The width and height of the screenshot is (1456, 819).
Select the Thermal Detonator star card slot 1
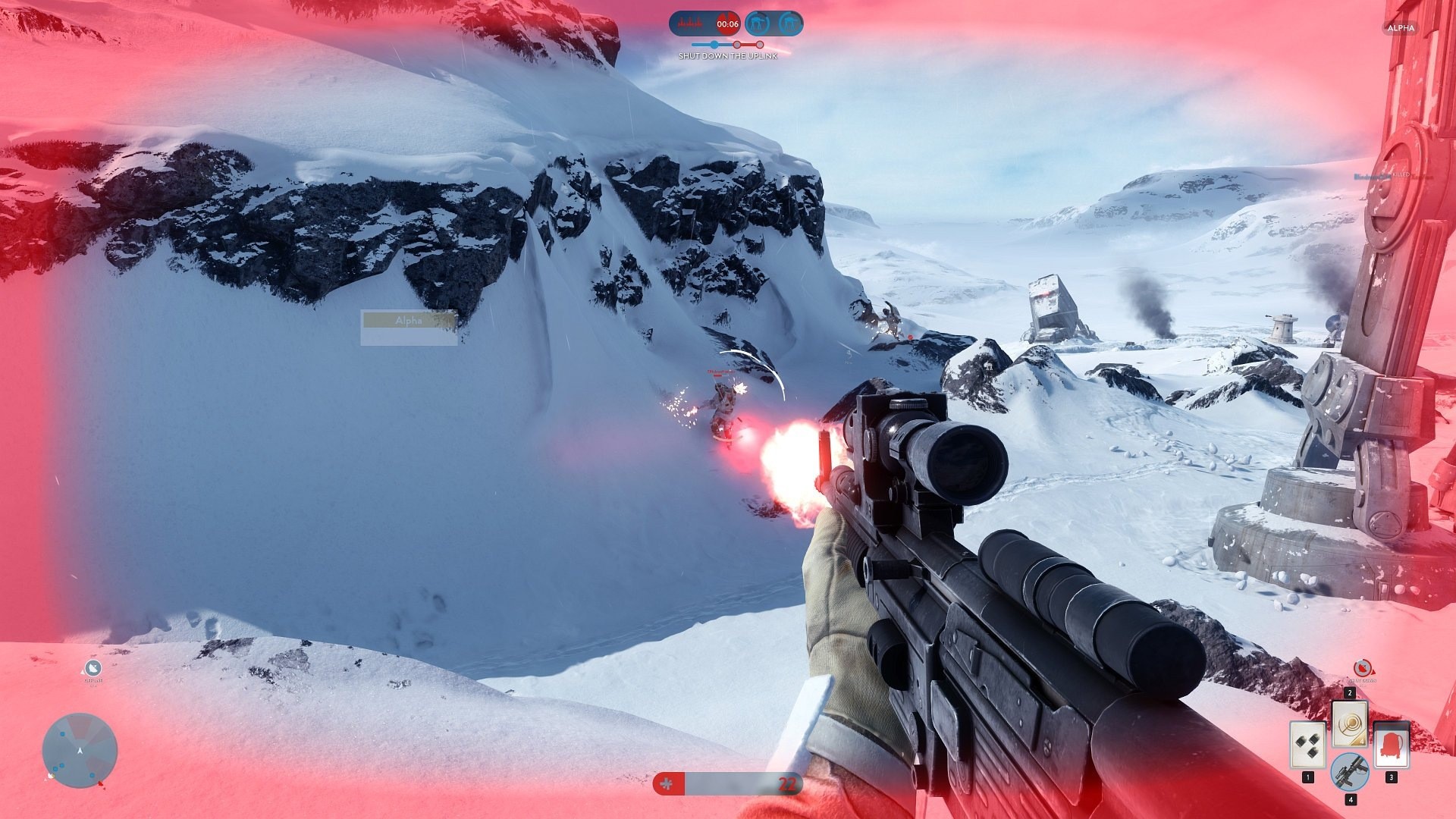(1307, 744)
